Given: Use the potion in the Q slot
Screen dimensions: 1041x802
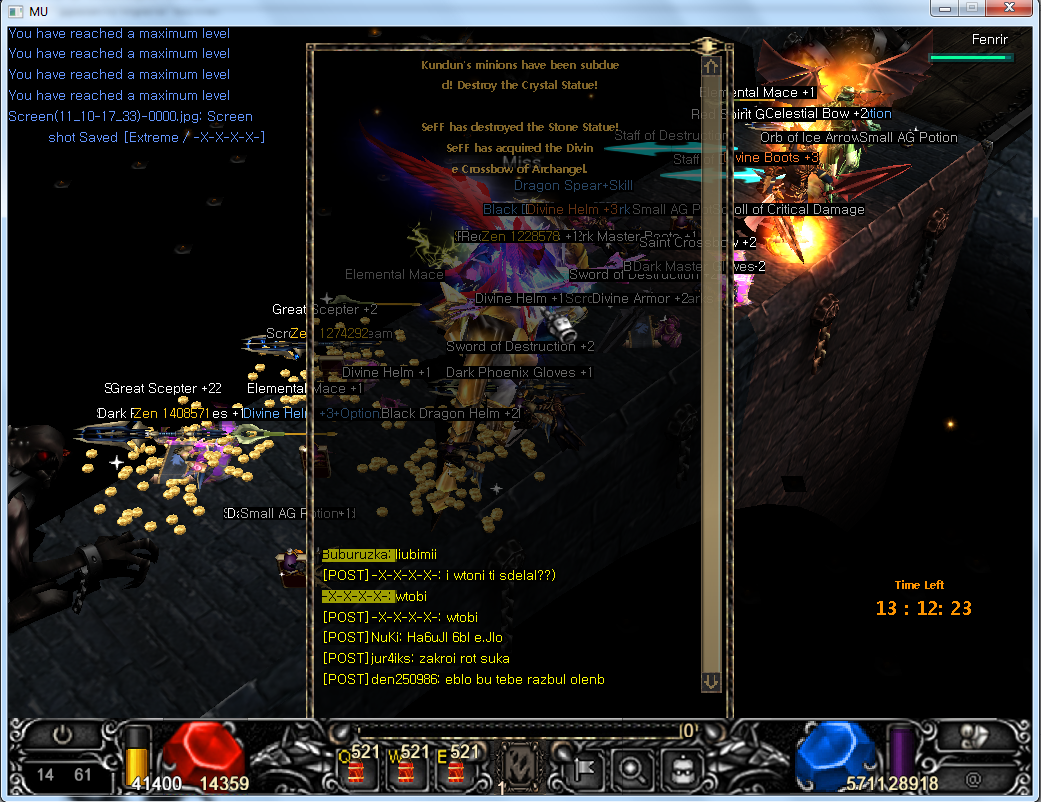Looking at the screenshot, I should [x=357, y=771].
